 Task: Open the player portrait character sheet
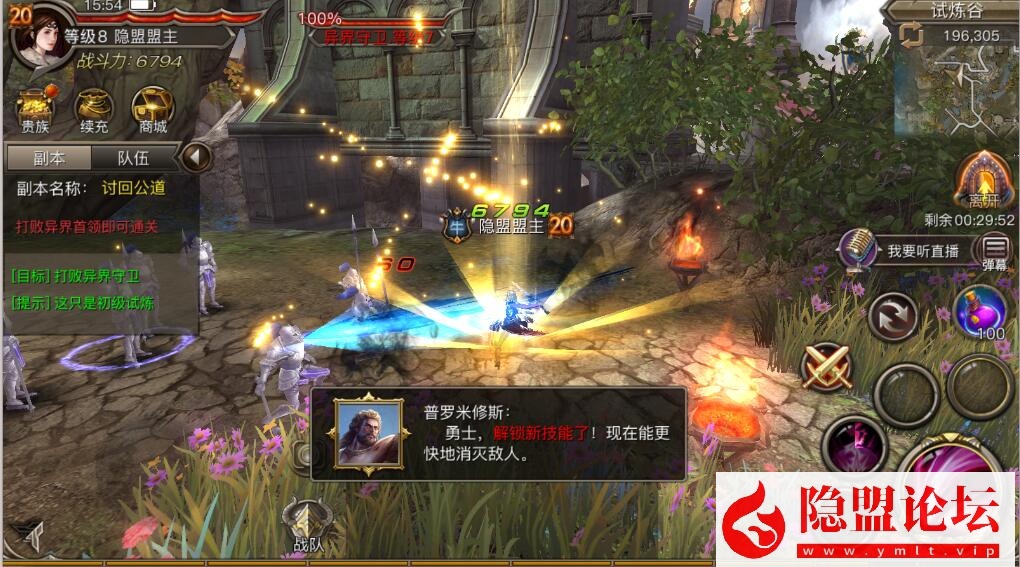point(40,38)
